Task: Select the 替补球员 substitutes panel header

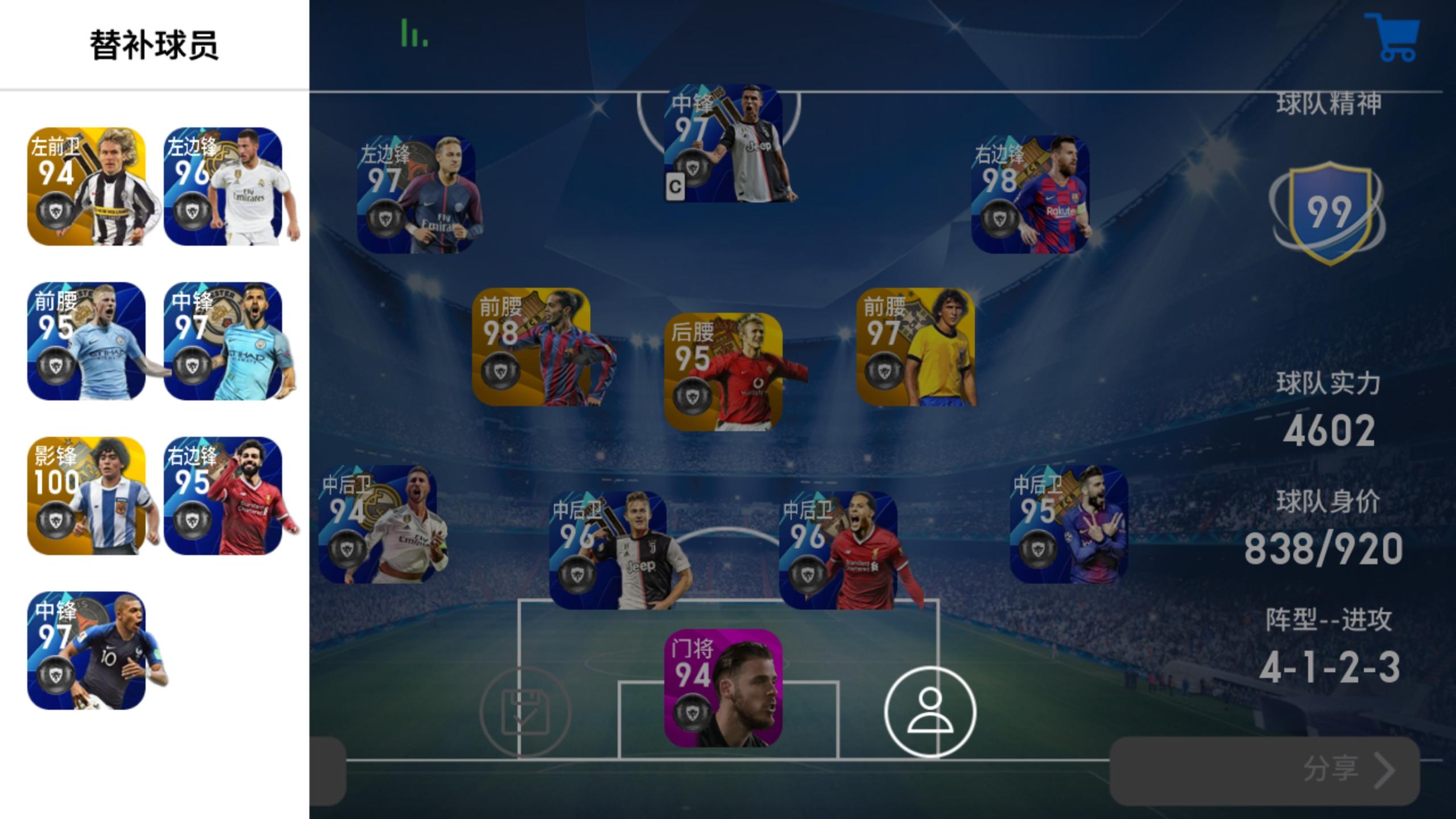Action: point(154,44)
